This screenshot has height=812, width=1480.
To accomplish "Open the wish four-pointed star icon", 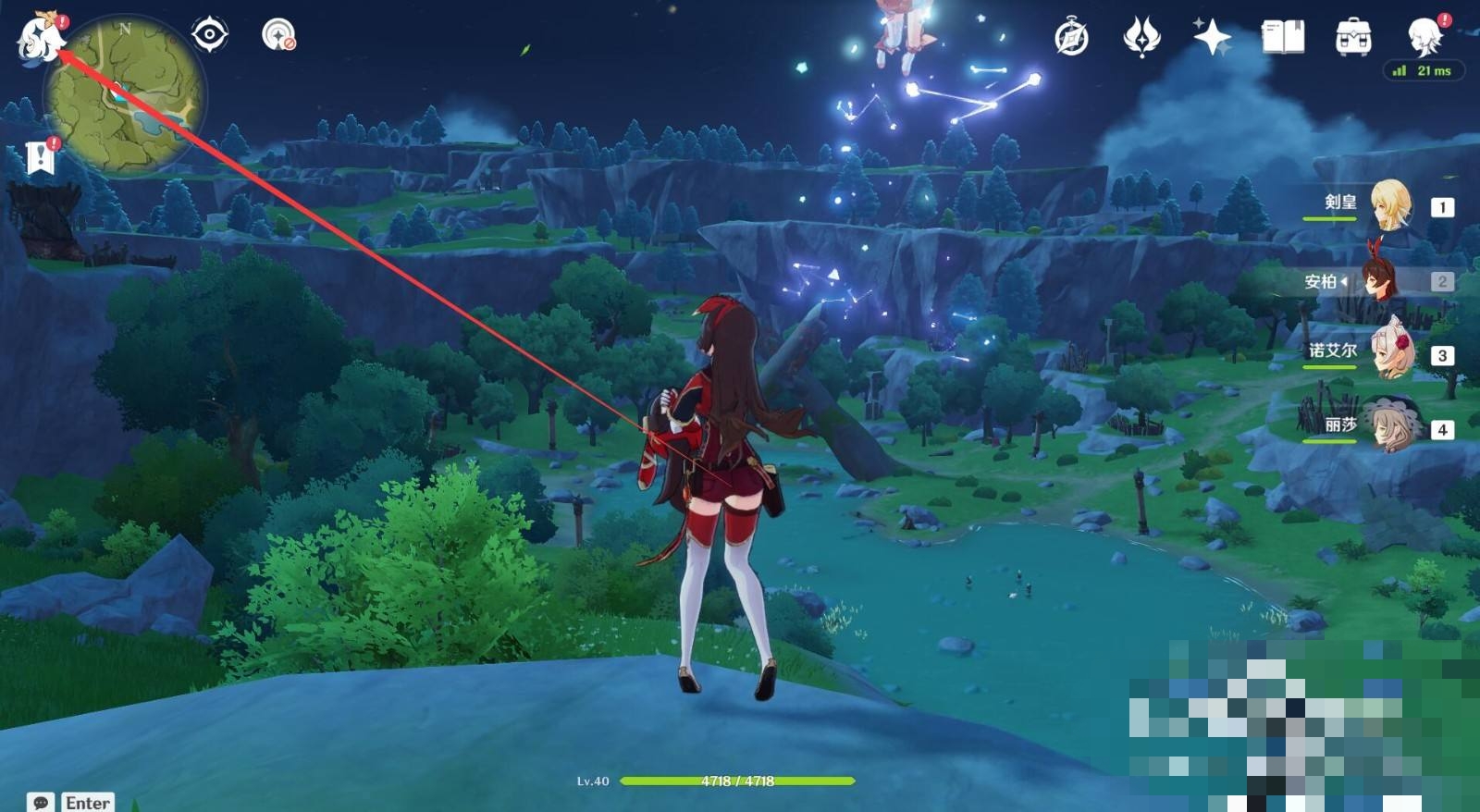I will 1212,38.
